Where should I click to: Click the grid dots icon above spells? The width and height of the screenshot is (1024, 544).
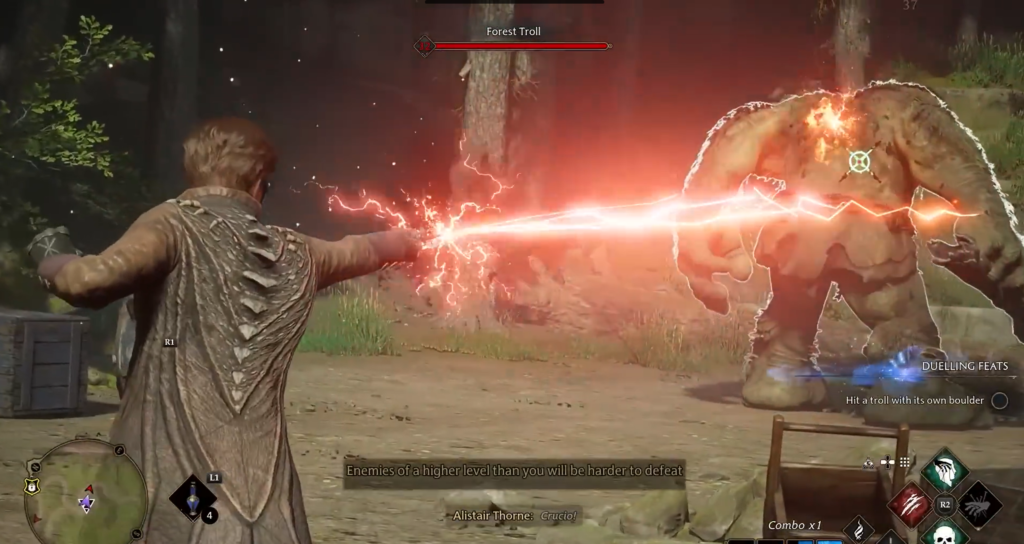click(x=904, y=462)
